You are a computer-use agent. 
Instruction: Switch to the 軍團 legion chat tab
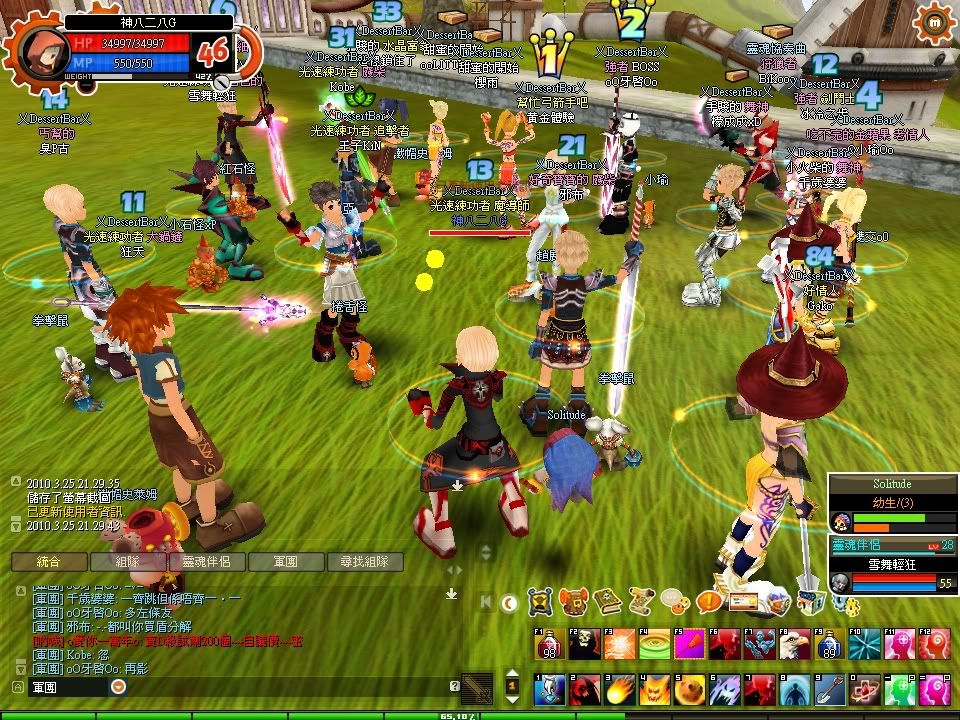285,562
